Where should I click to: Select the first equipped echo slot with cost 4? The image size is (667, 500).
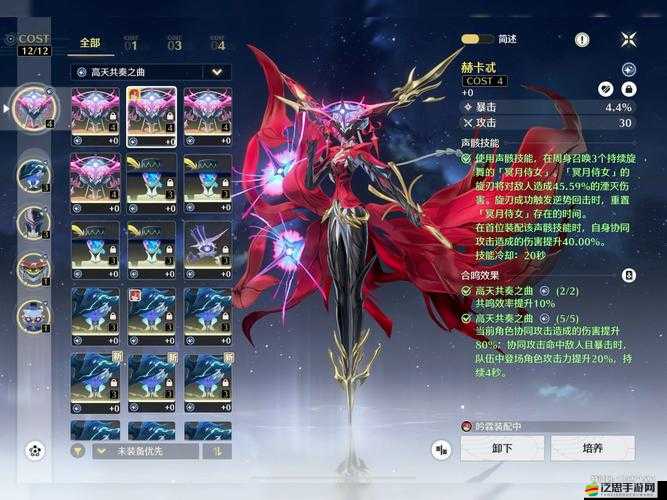(33, 108)
